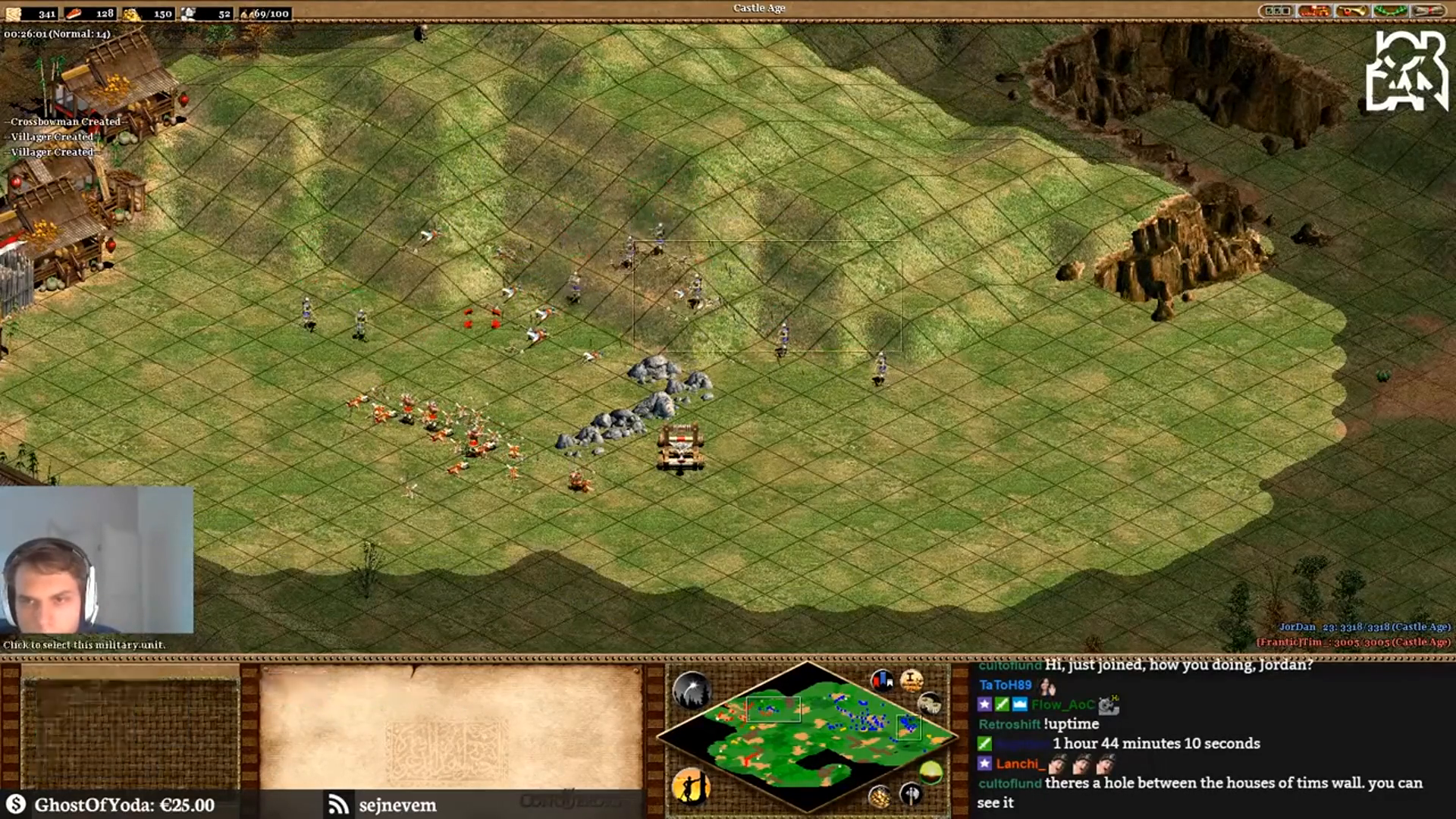Open statistics with the villager silhouette button

point(692,786)
